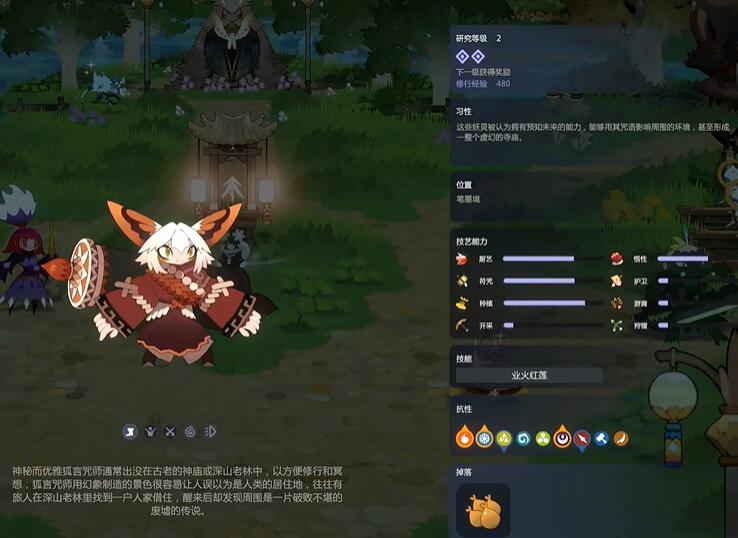Inspect the snowflake ice resistance icon
Viewport: 738px width, 538px height.
484,438
